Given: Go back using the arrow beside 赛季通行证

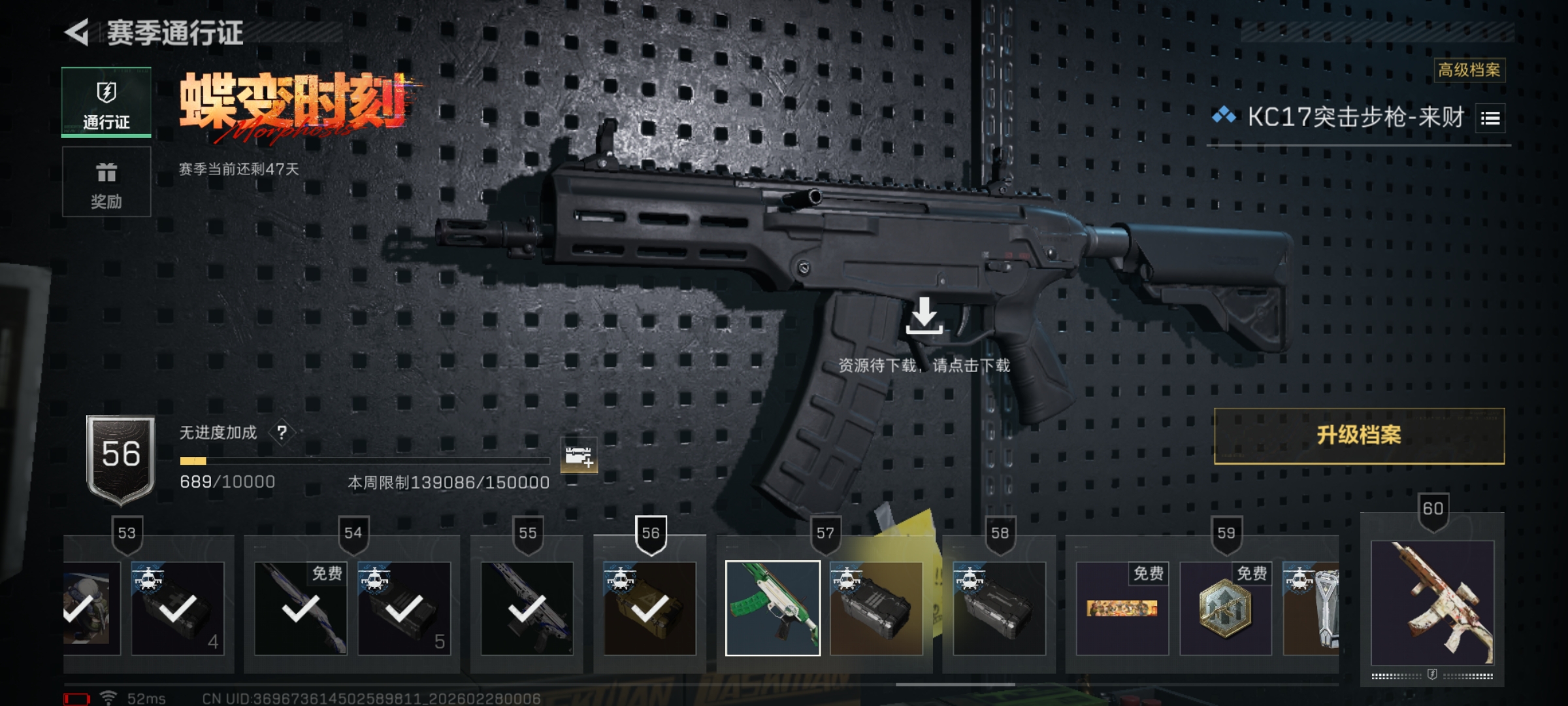Looking at the screenshot, I should click(x=77, y=33).
